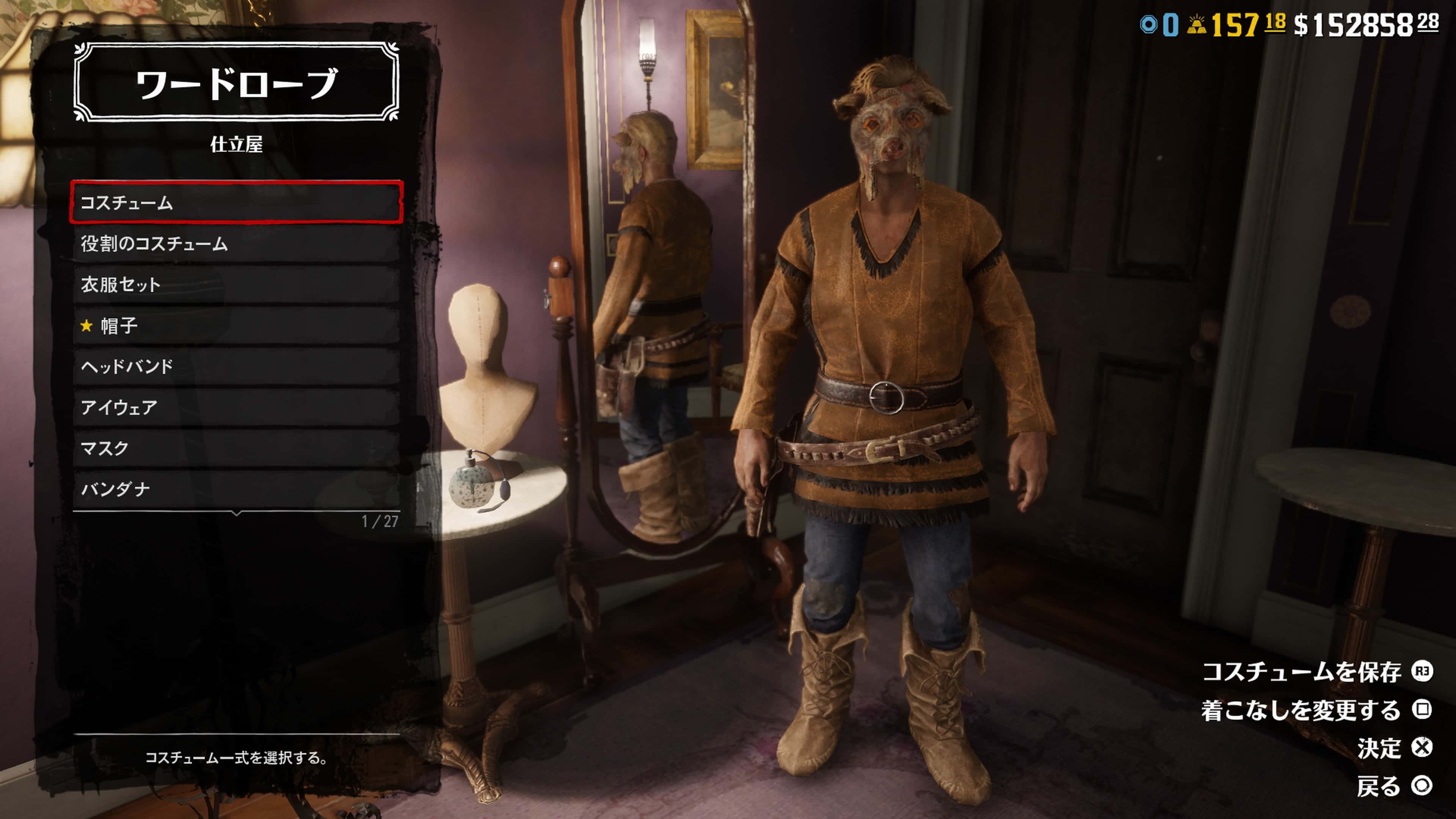The width and height of the screenshot is (1456, 819).
Task: Open the アイウェア category
Action: [236, 407]
